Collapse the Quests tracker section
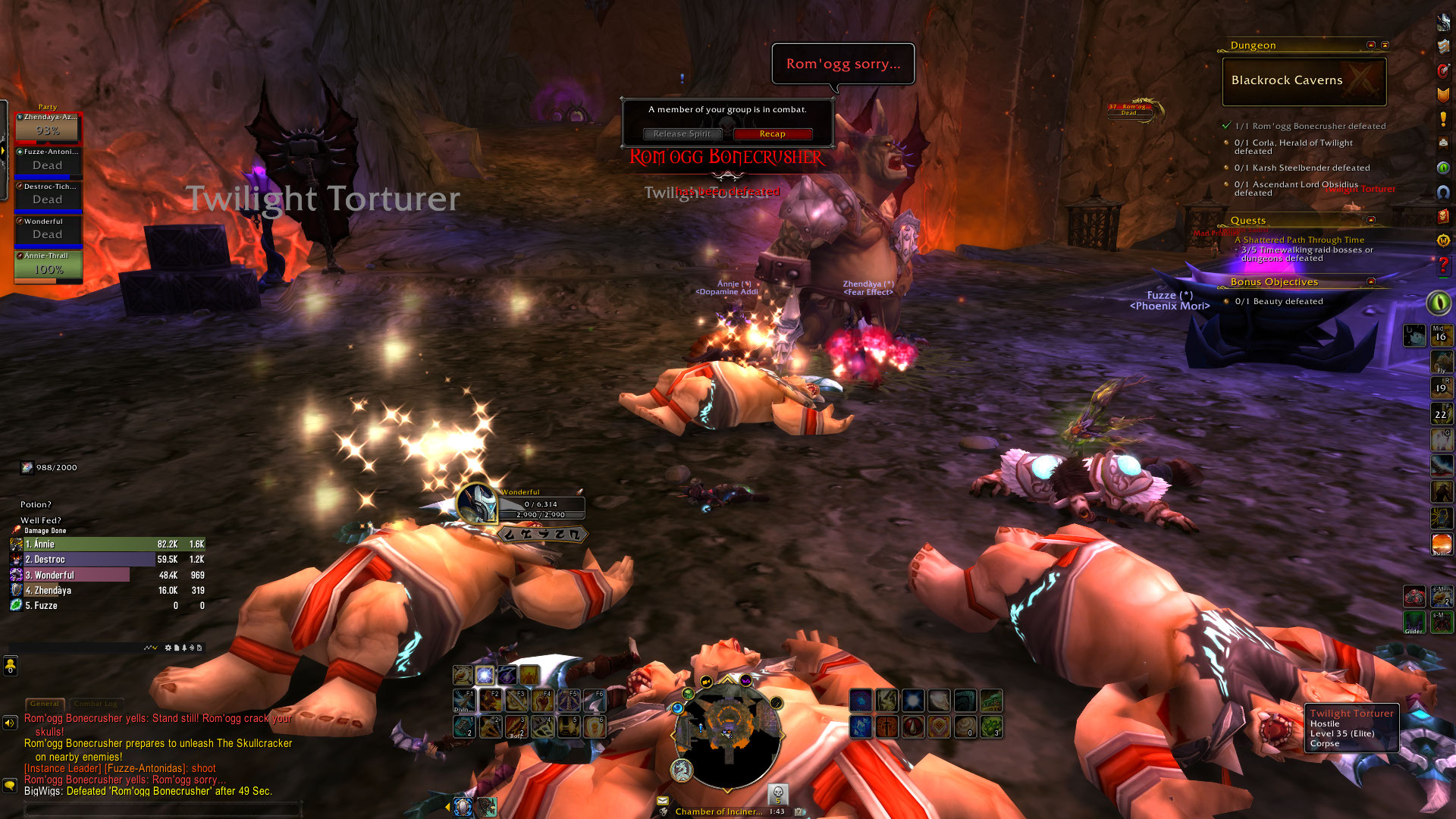Viewport: 1456px width, 819px height. [x=1370, y=220]
